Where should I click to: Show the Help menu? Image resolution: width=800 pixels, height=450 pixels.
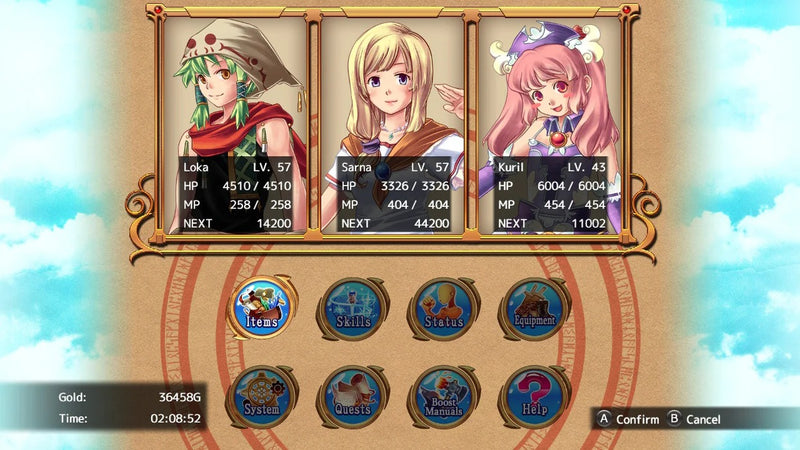coord(534,397)
